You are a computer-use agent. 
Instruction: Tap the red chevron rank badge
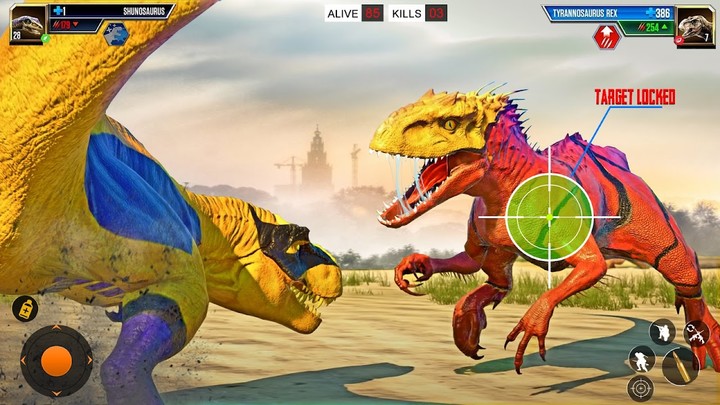607,37
